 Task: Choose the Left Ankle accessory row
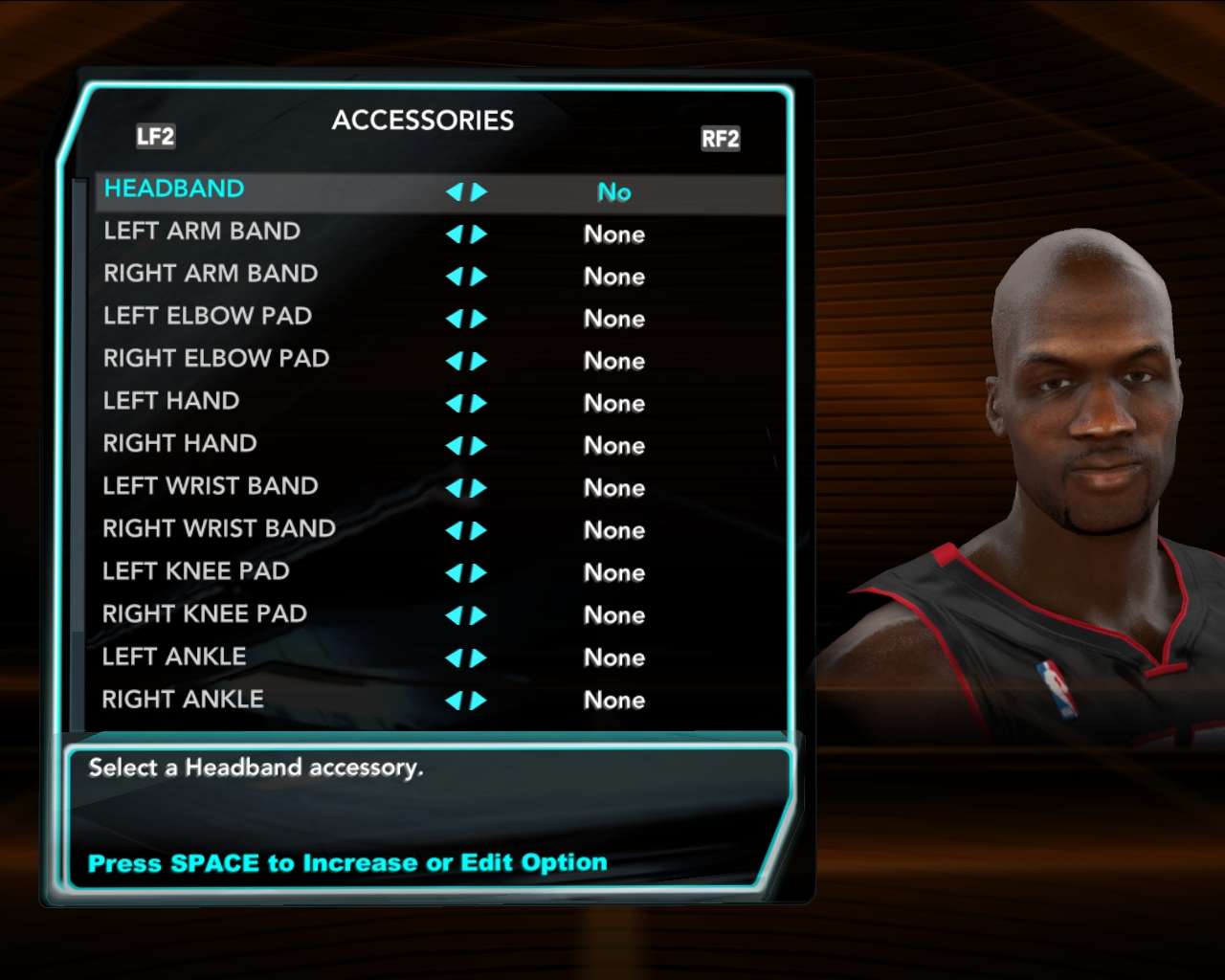174,657
